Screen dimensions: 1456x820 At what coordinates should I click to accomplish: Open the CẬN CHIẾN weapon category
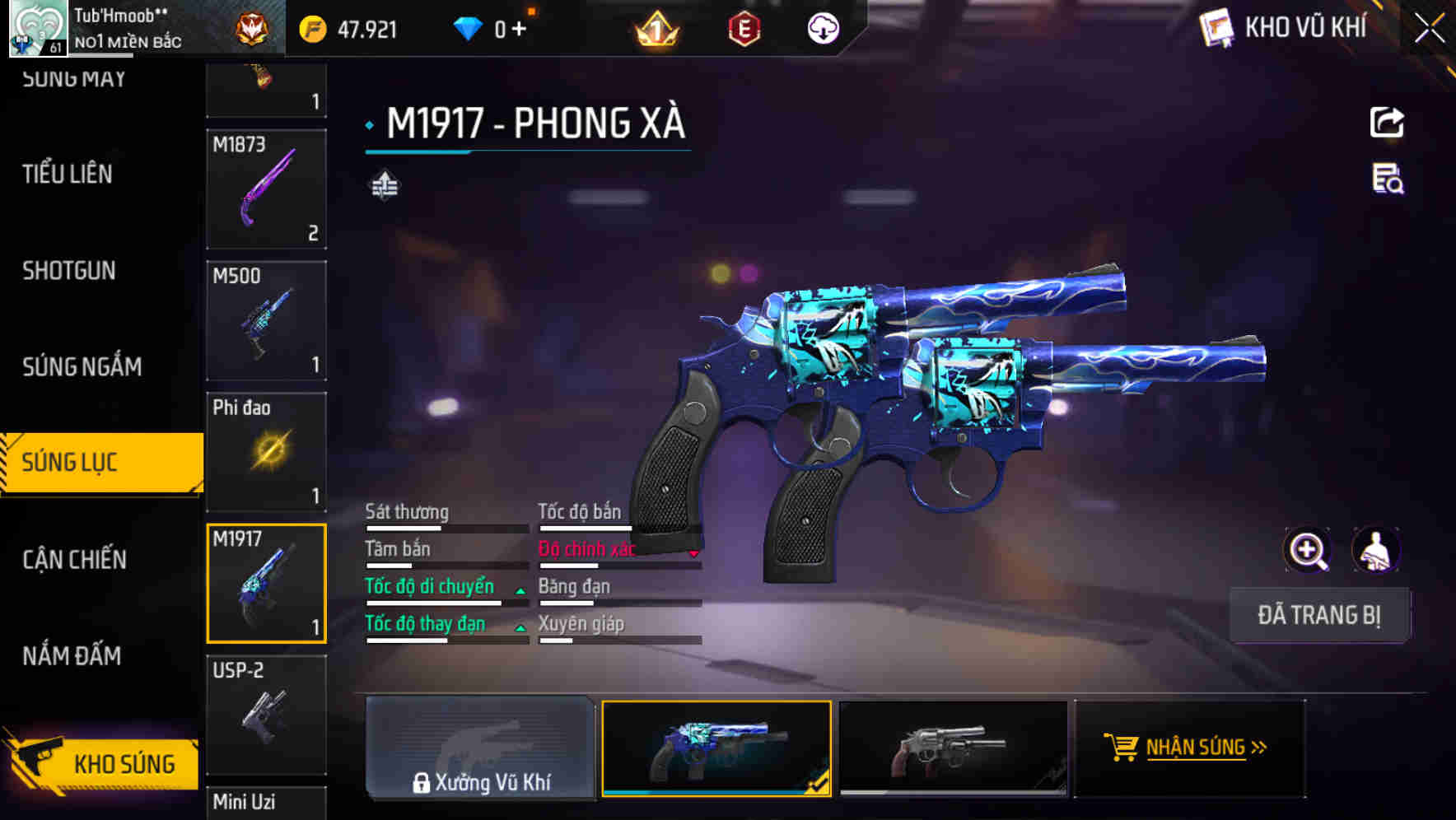74,559
